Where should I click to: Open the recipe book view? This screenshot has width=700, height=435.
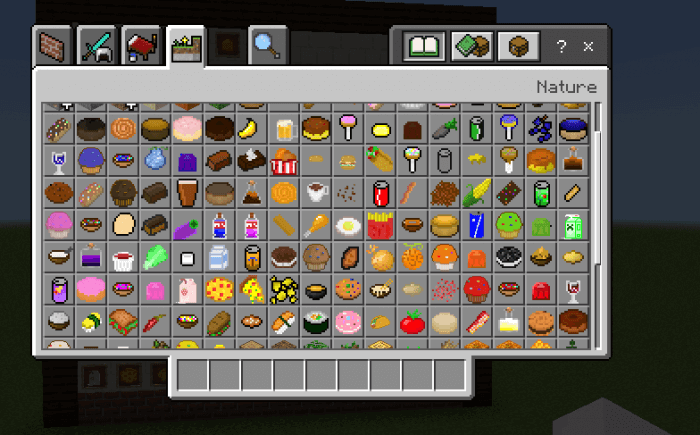point(424,47)
